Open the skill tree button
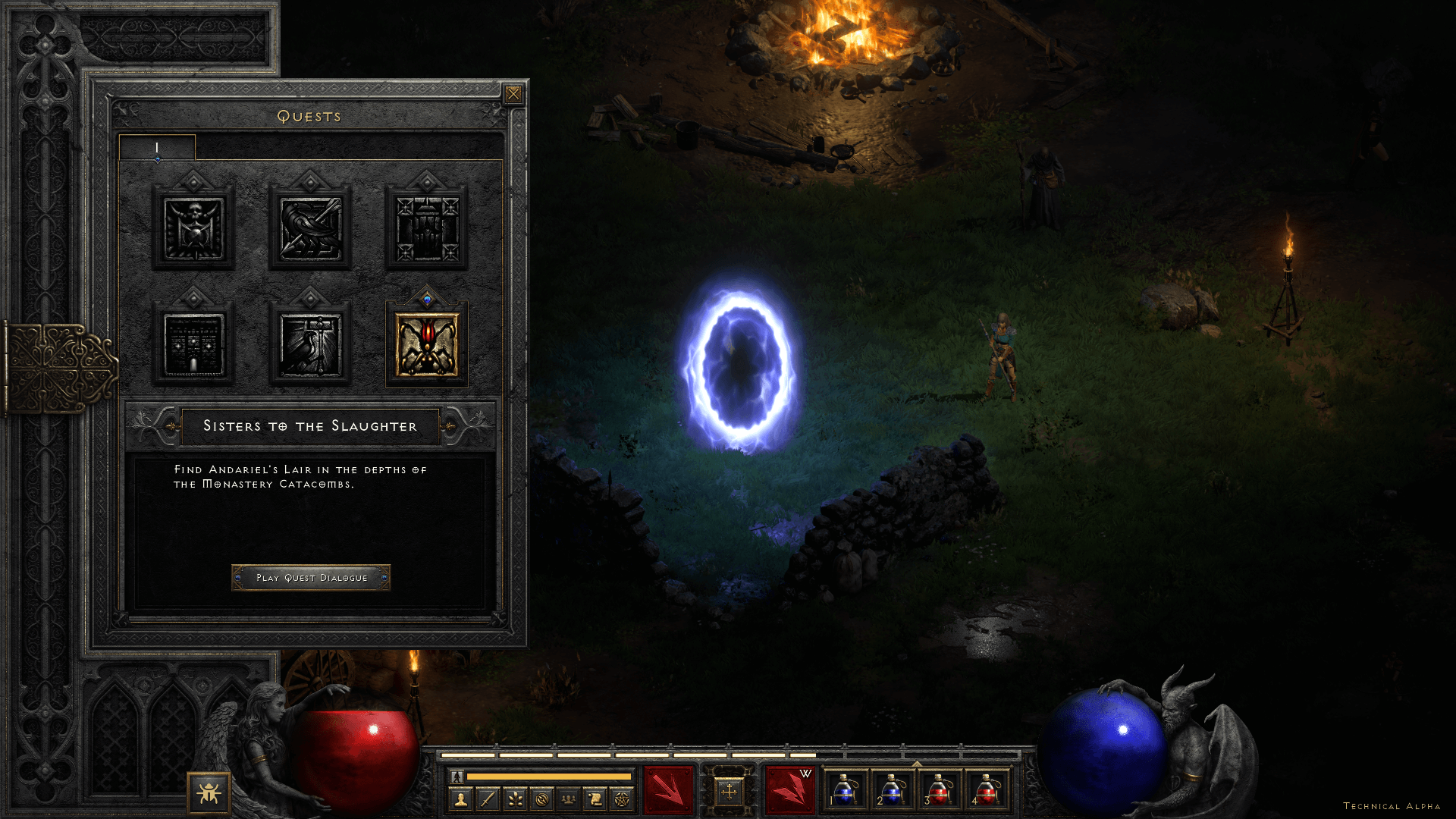Viewport: 1456px width, 819px height. (x=515, y=799)
